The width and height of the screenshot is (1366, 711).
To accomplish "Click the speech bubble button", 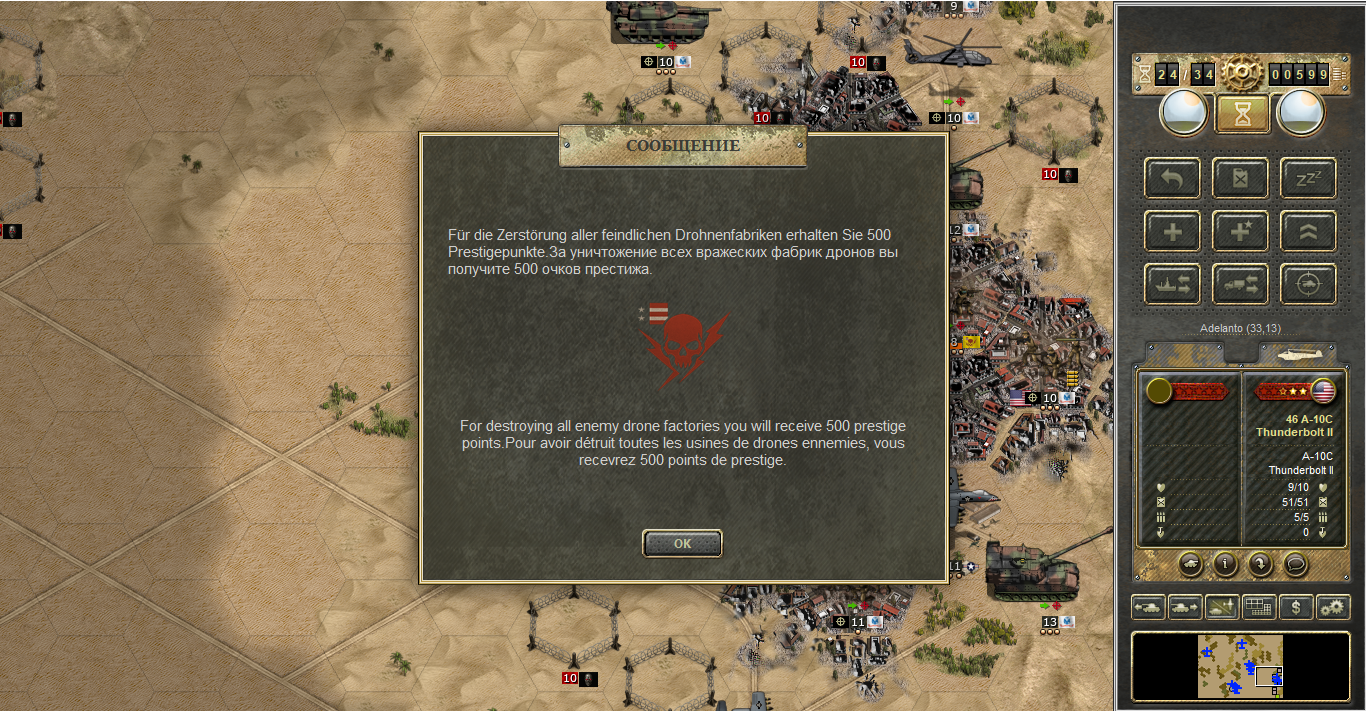I will [1295, 564].
